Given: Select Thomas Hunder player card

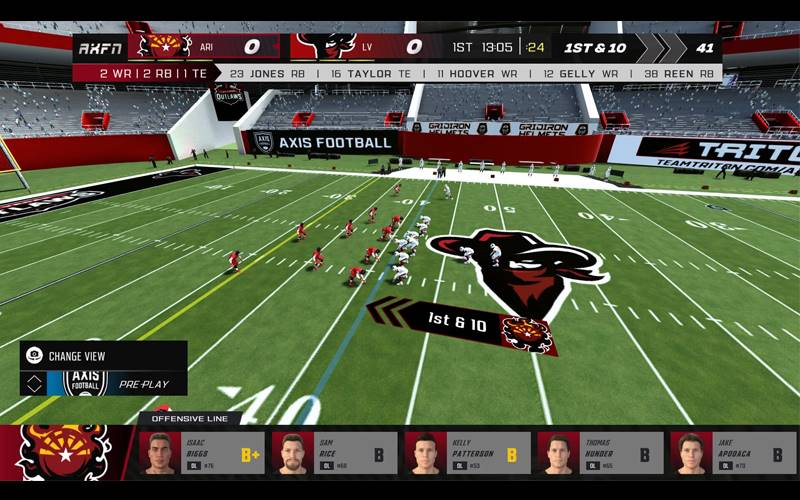Looking at the screenshot, I should 600,453.
